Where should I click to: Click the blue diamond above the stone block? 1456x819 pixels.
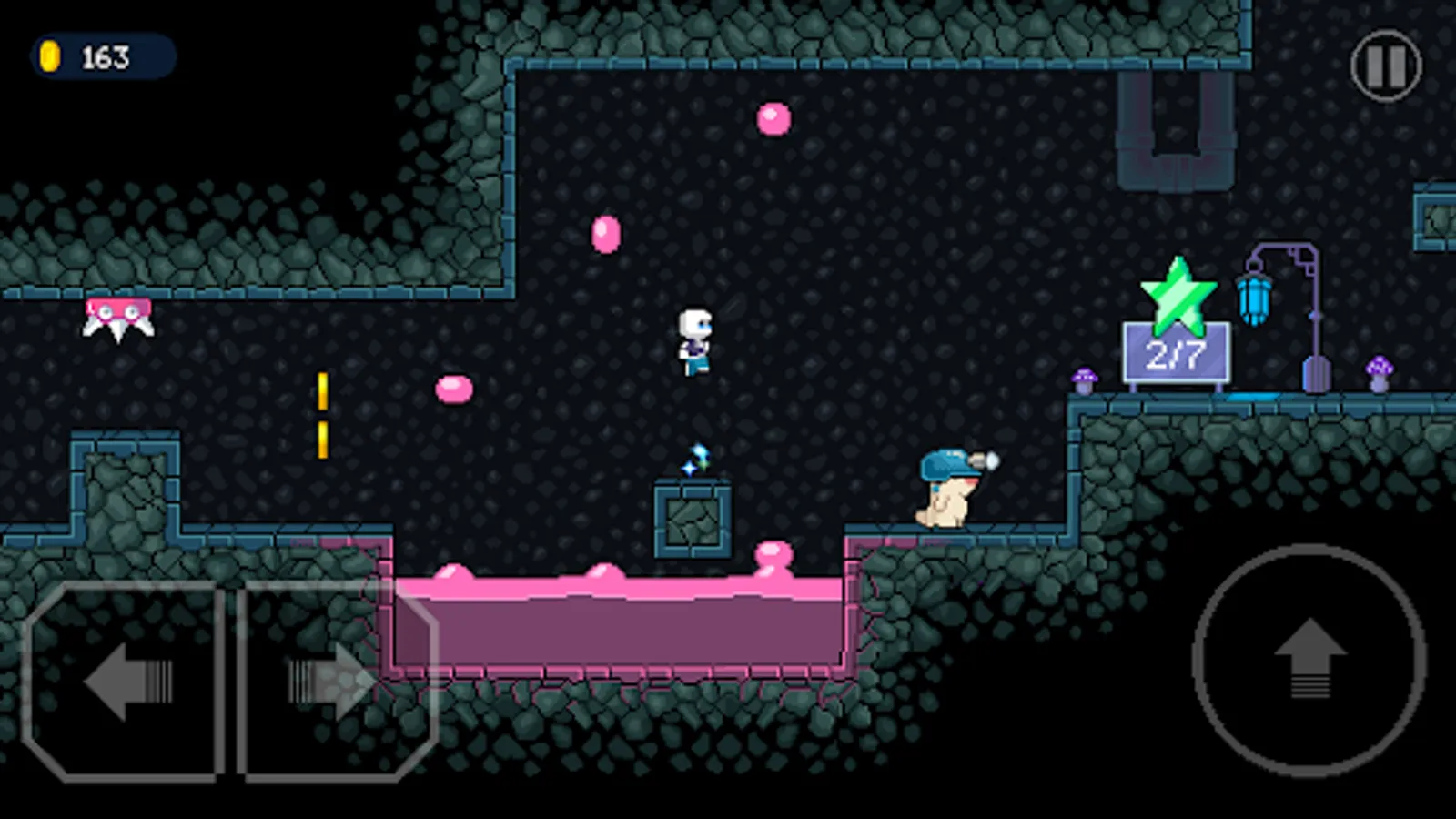pos(695,458)
